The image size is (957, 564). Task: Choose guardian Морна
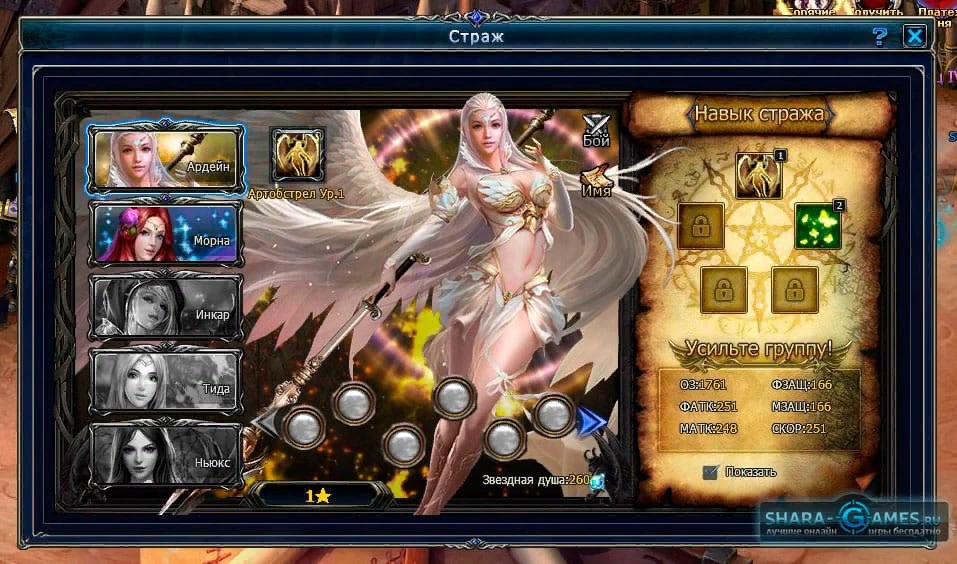tap(166, 234)
